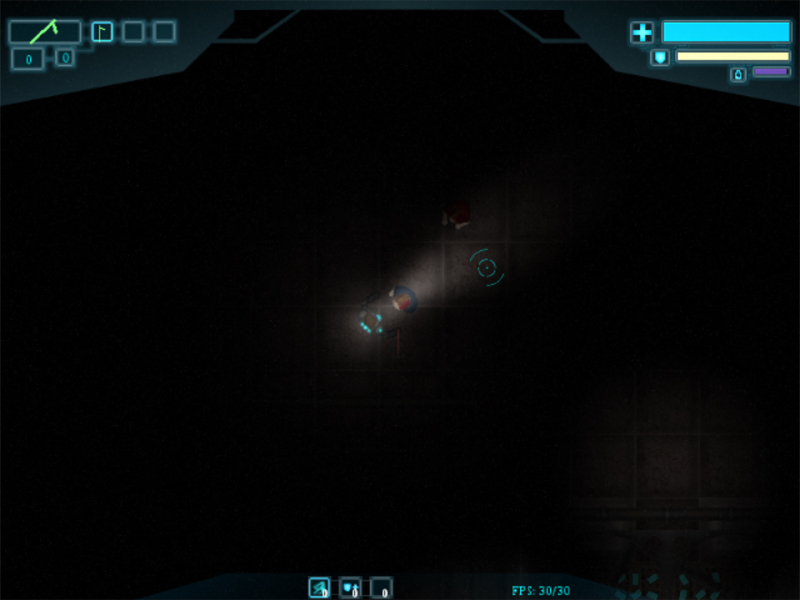The image size is (800, 600).
Task: Activate the shield-plus item slot
Action: click(350, 588)
